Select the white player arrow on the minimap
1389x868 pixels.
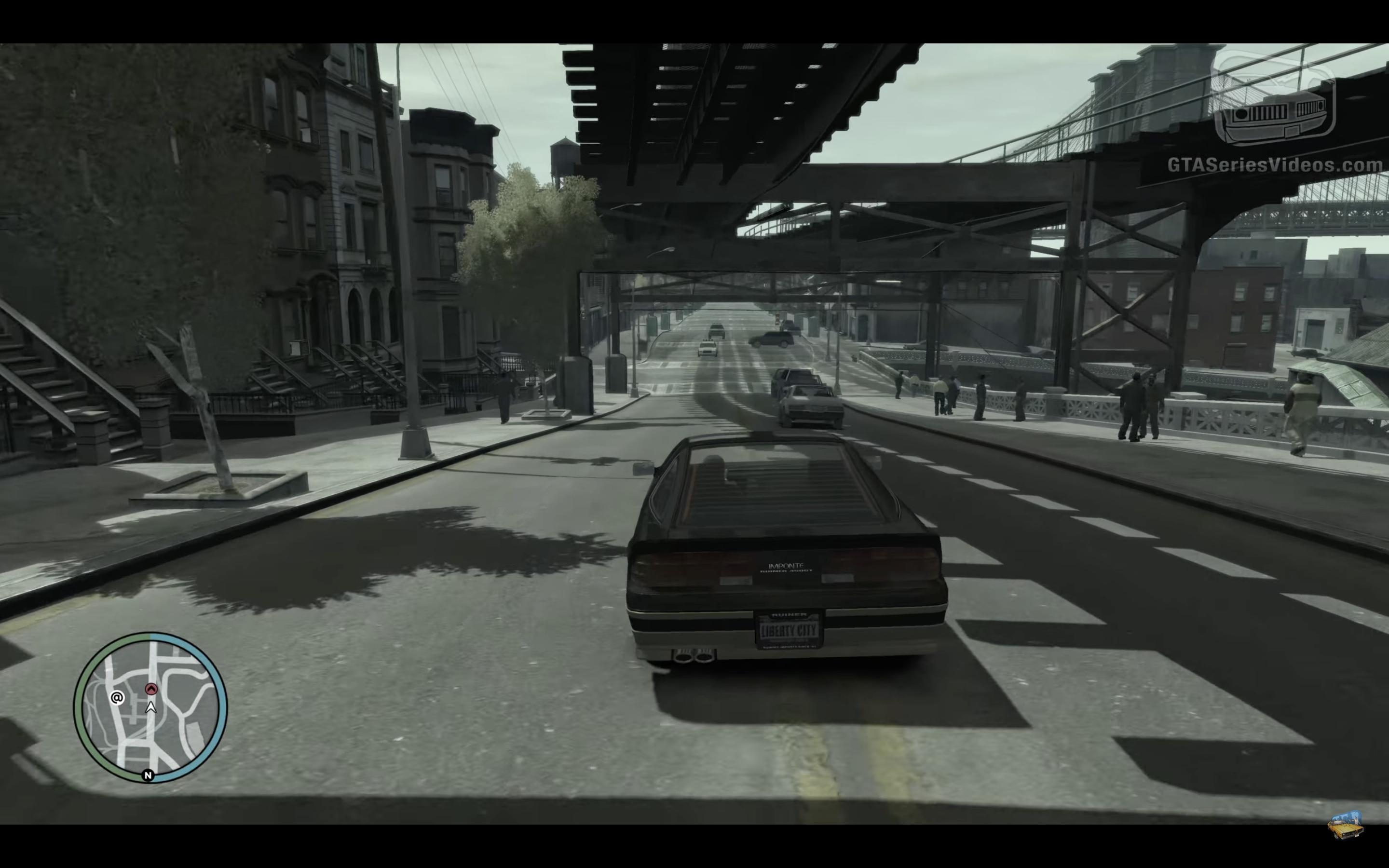pos(151,707)
